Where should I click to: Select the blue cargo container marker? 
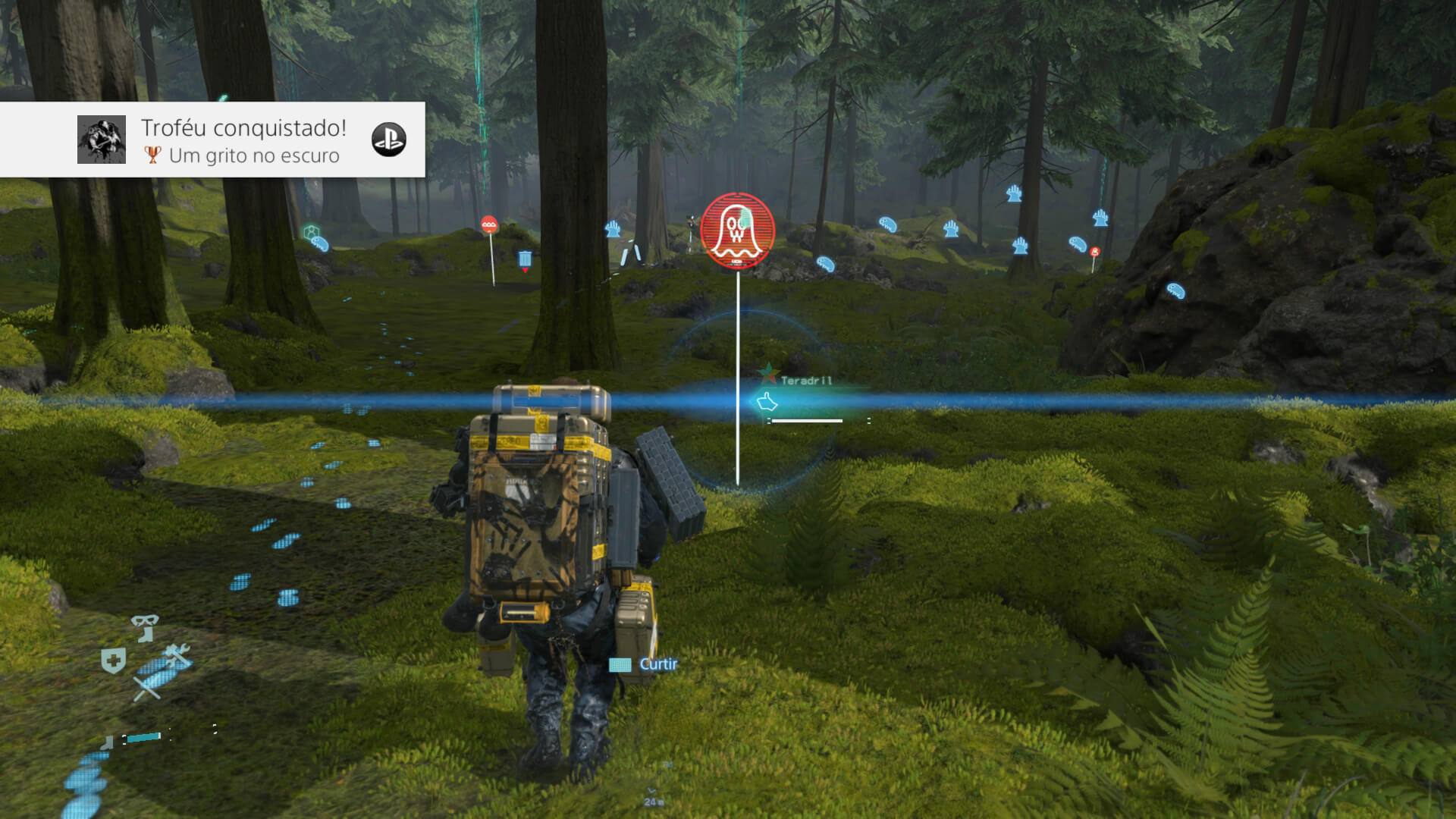525,259
